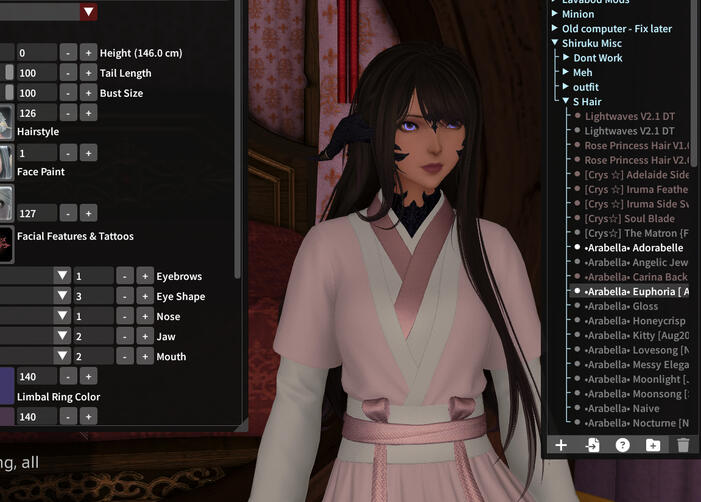Decrease the Nose value
This screenshot has width=701, height=502.
[124, 316]
